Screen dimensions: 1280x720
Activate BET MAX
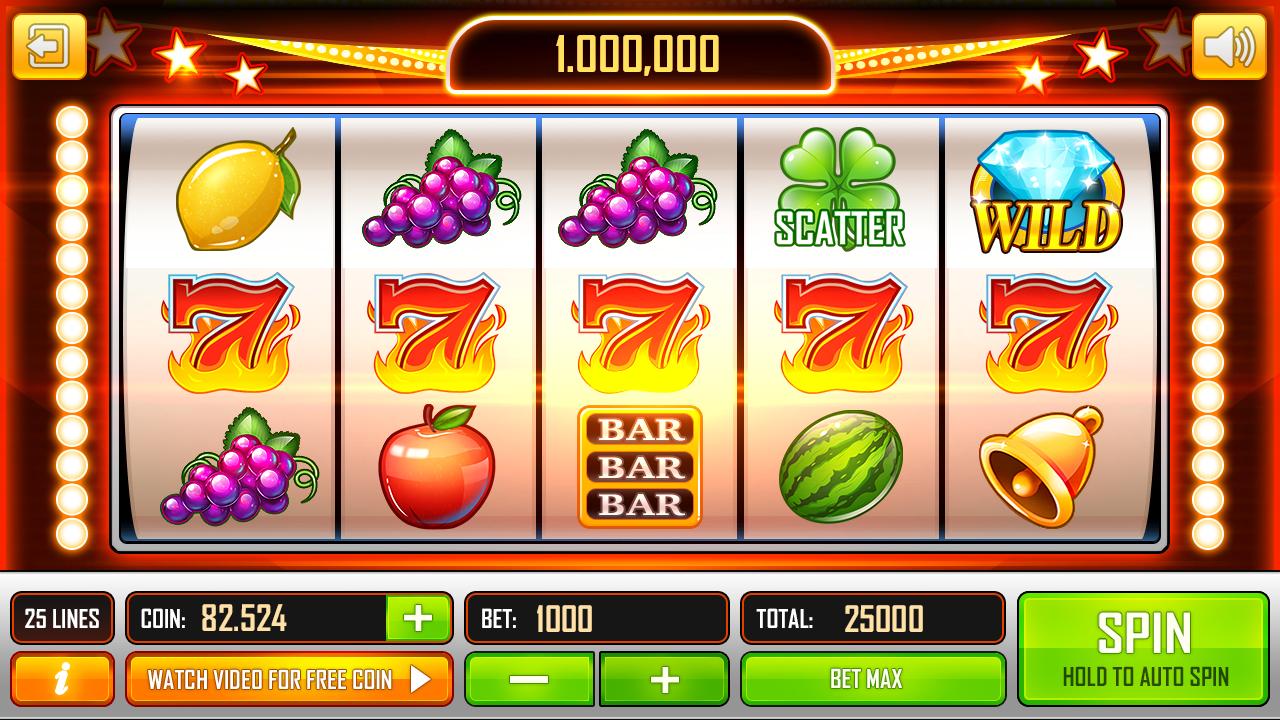[x=872, y=678]
